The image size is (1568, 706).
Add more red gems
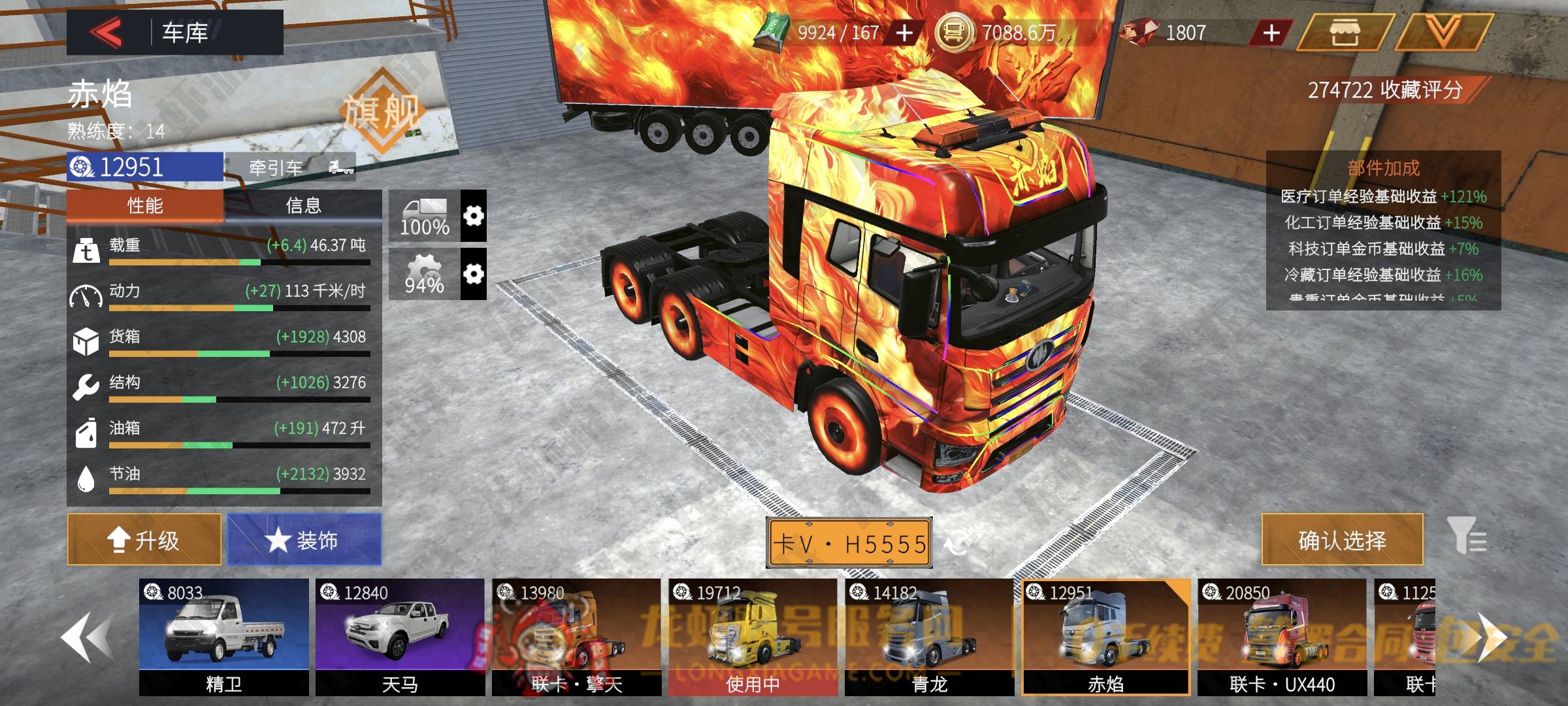(x=1271, y=33)
